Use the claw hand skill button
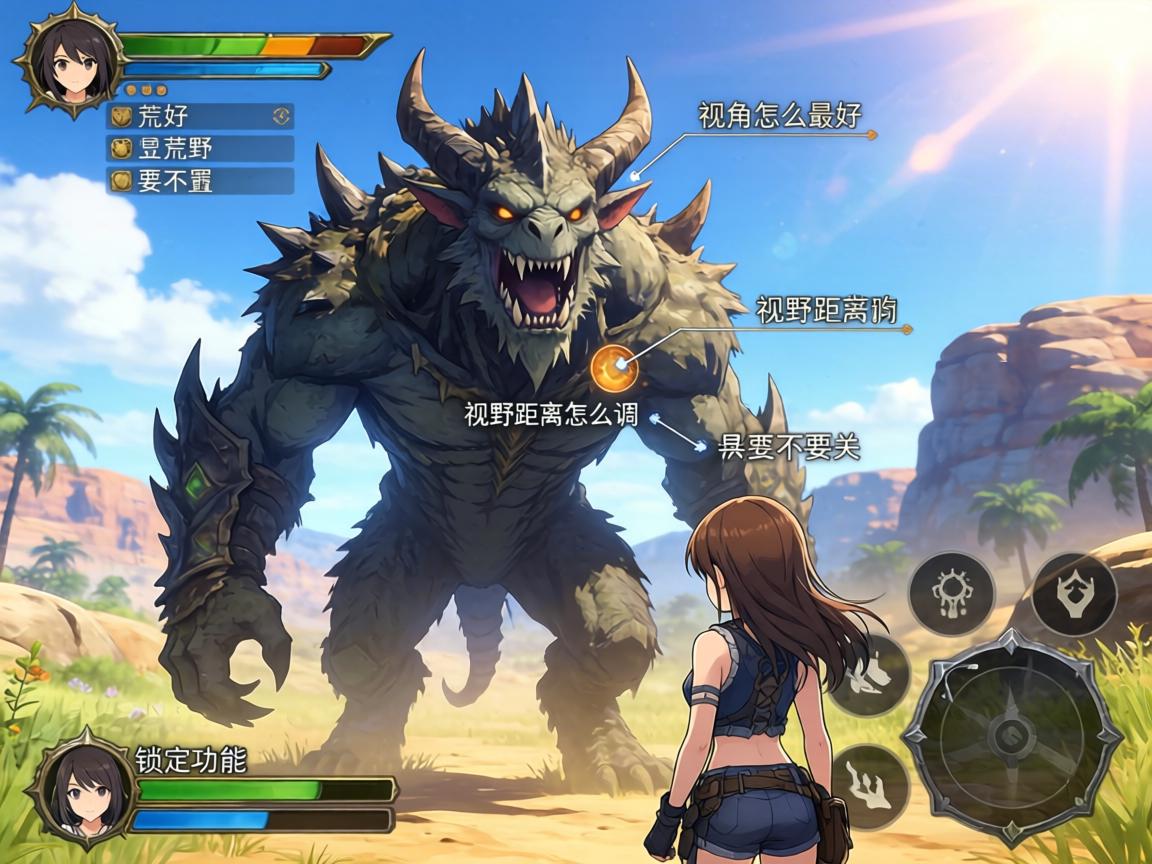This screenshot has width=1152, height=864. (869, 785)
